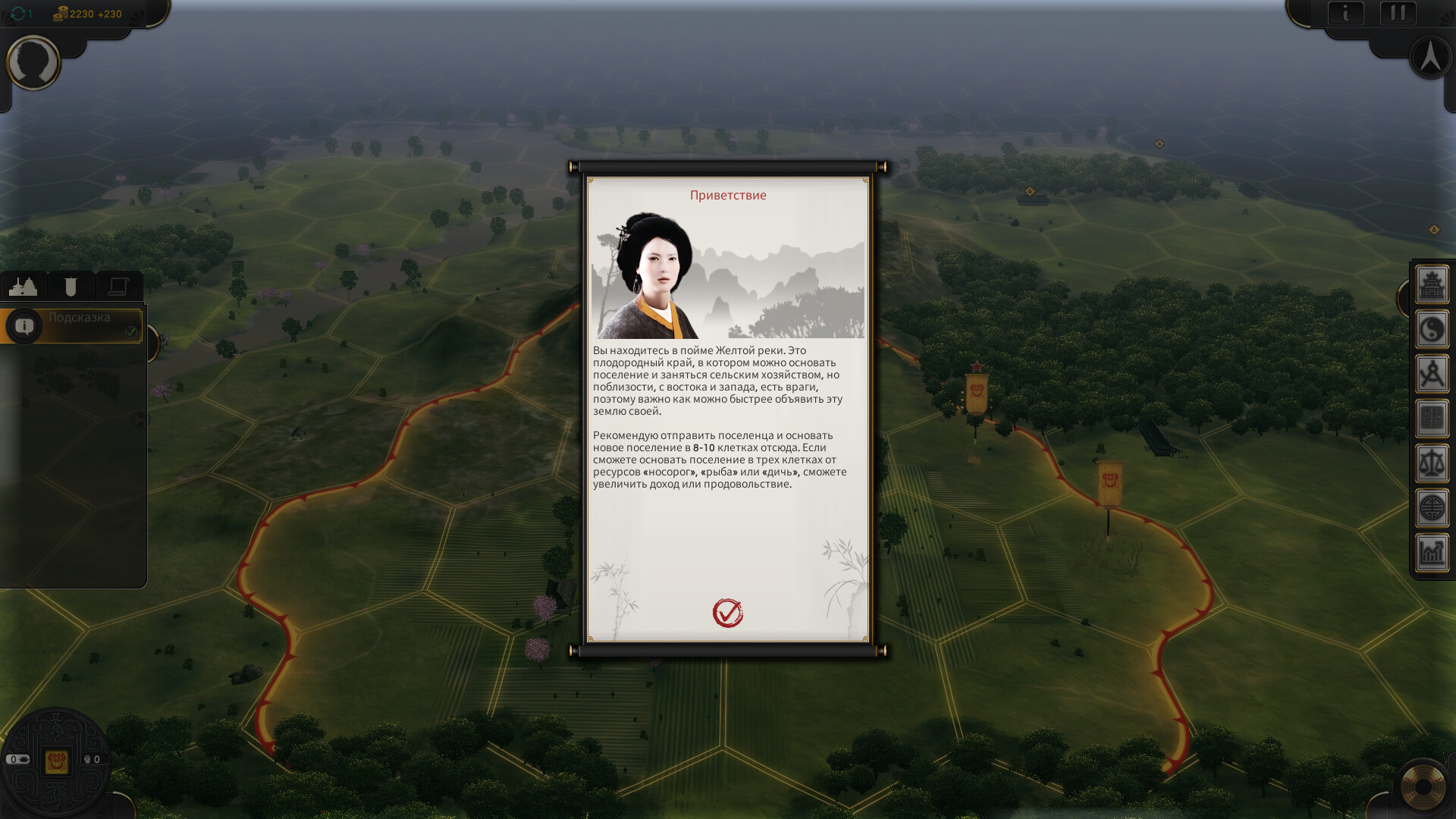Confirm the welcome dialog with the red checkmark
1456x819 pixels.
pos(727,613)
